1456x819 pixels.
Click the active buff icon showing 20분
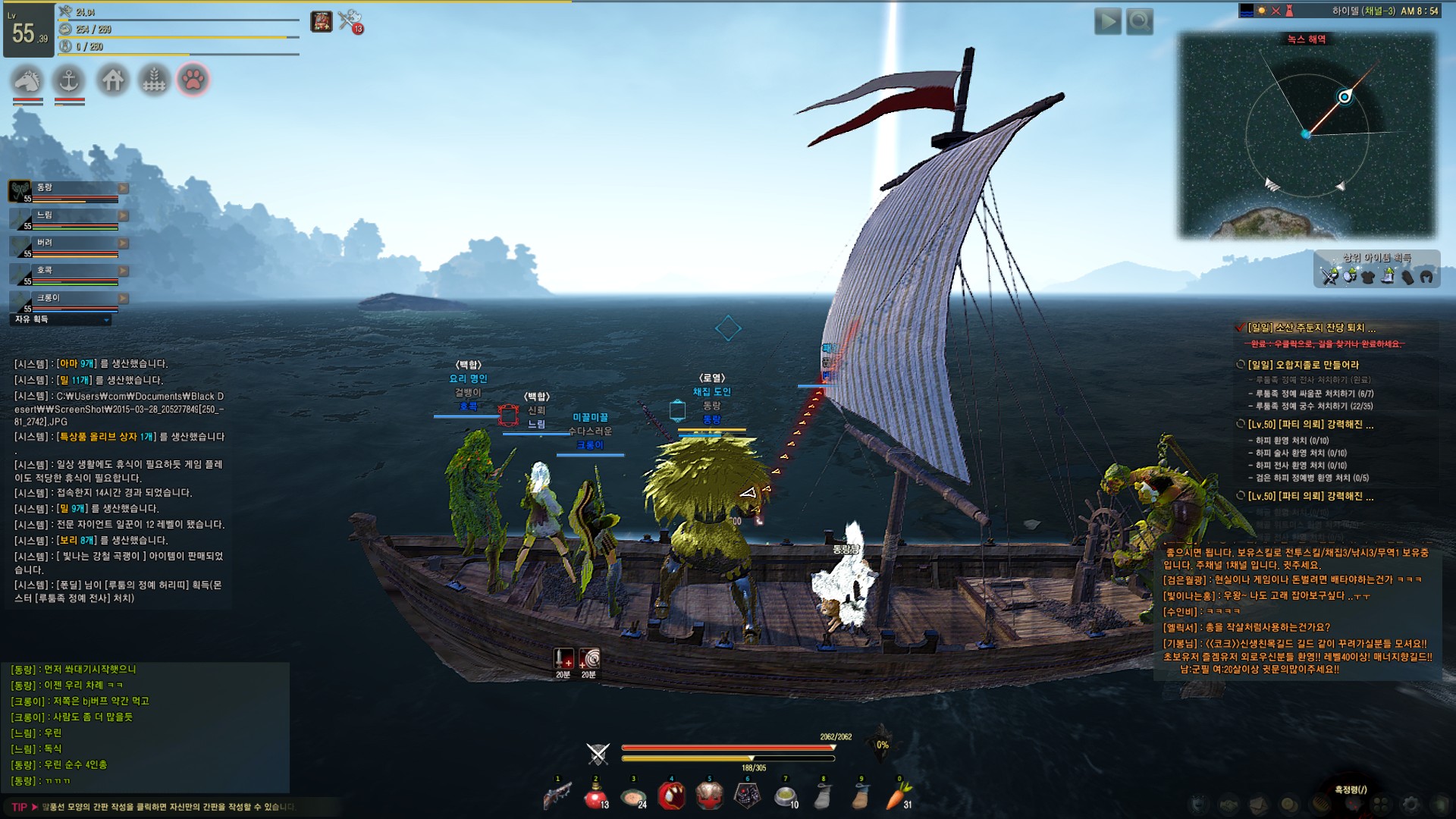(x=563, y=660)
